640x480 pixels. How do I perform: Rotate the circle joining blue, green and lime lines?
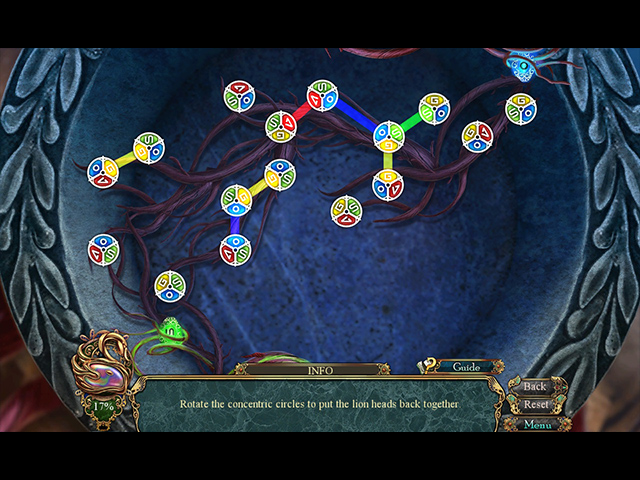(x=388, y=135)
